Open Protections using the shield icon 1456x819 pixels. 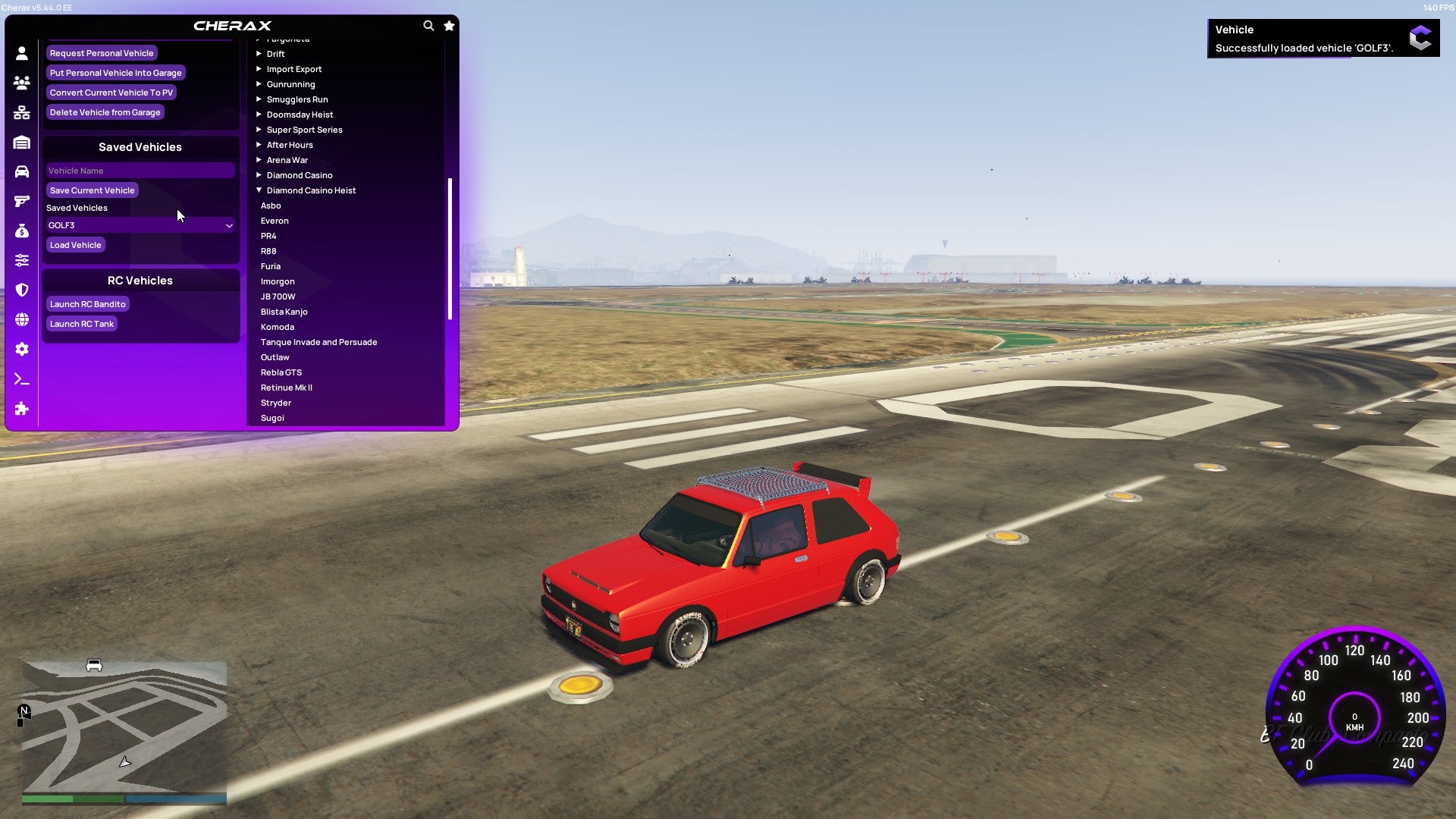(22, 290)
